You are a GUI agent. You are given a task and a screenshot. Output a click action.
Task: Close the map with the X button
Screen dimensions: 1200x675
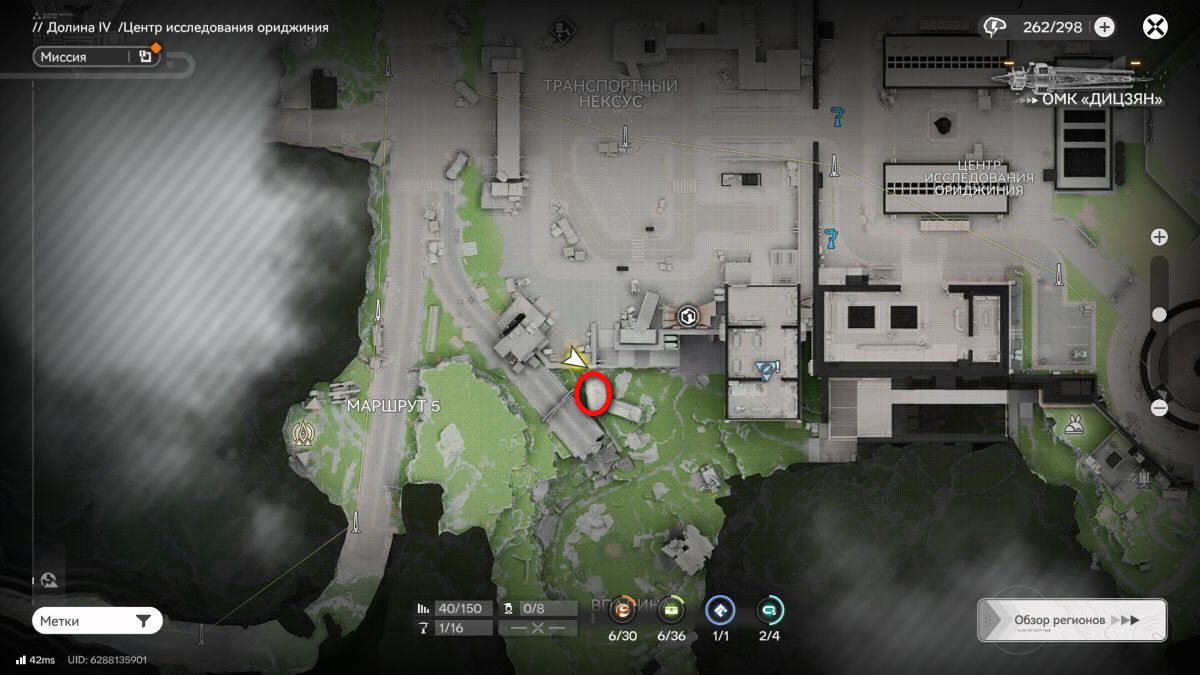point(1156,27)
